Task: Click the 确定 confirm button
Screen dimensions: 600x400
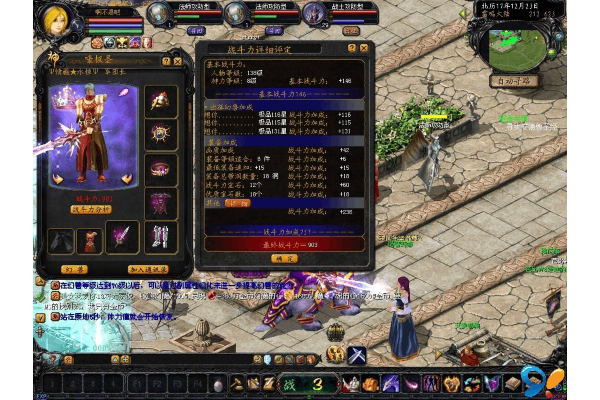Action: (284, 258)
